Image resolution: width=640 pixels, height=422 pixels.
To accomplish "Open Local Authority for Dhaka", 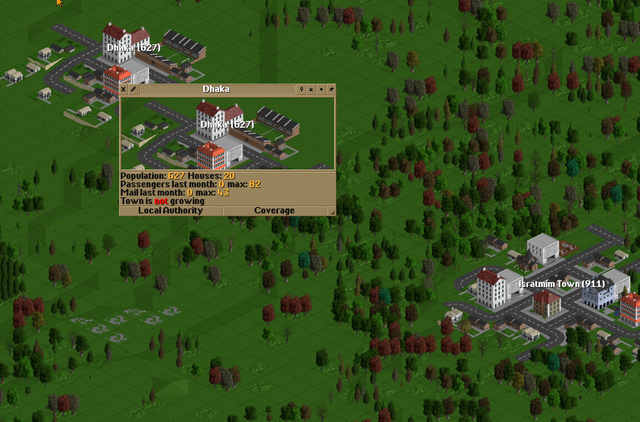I will click(x=170, y=211).
